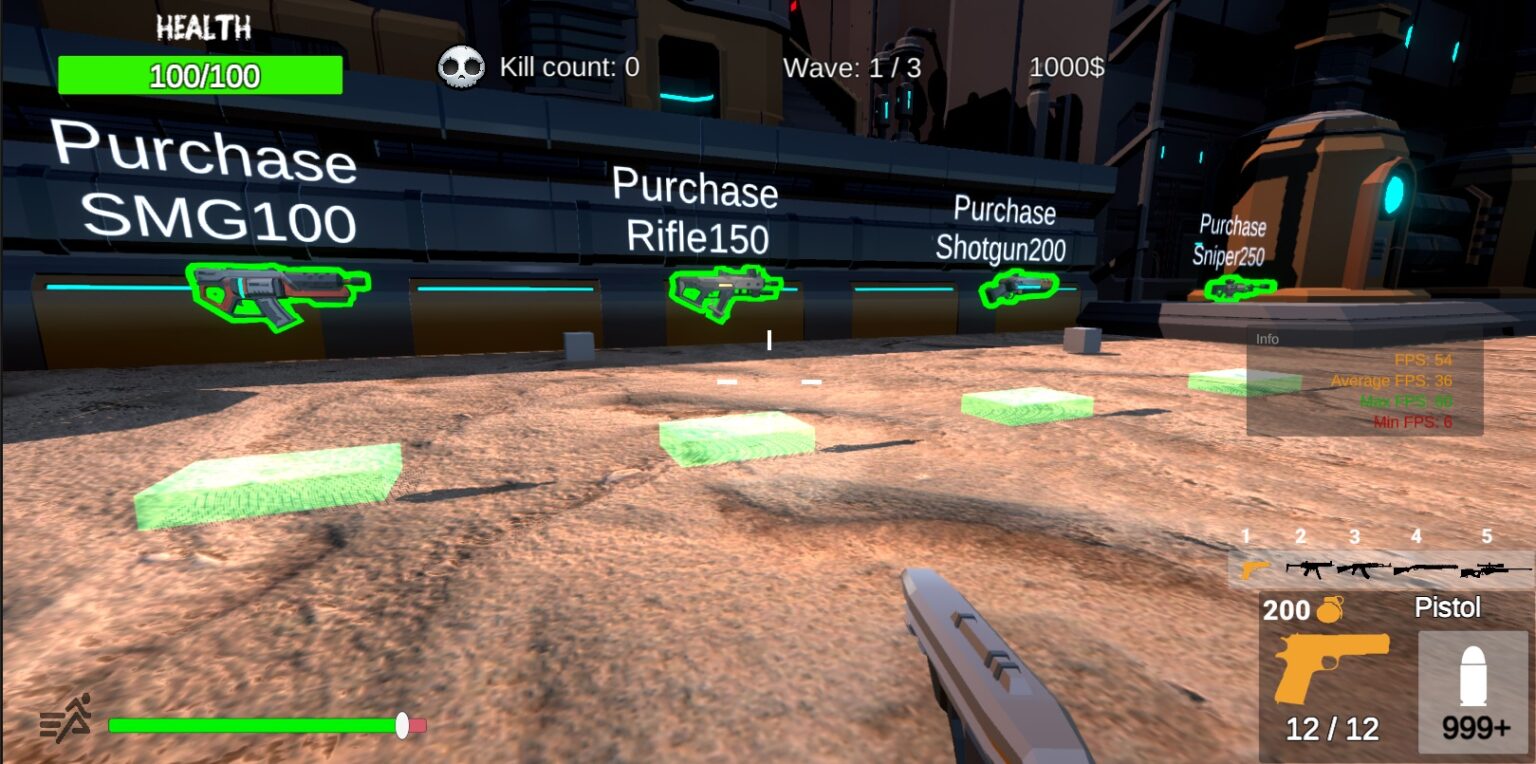The image size is (1536, 764).
Task: Click the stamina slider's white handle
Action: click(402, 725)
